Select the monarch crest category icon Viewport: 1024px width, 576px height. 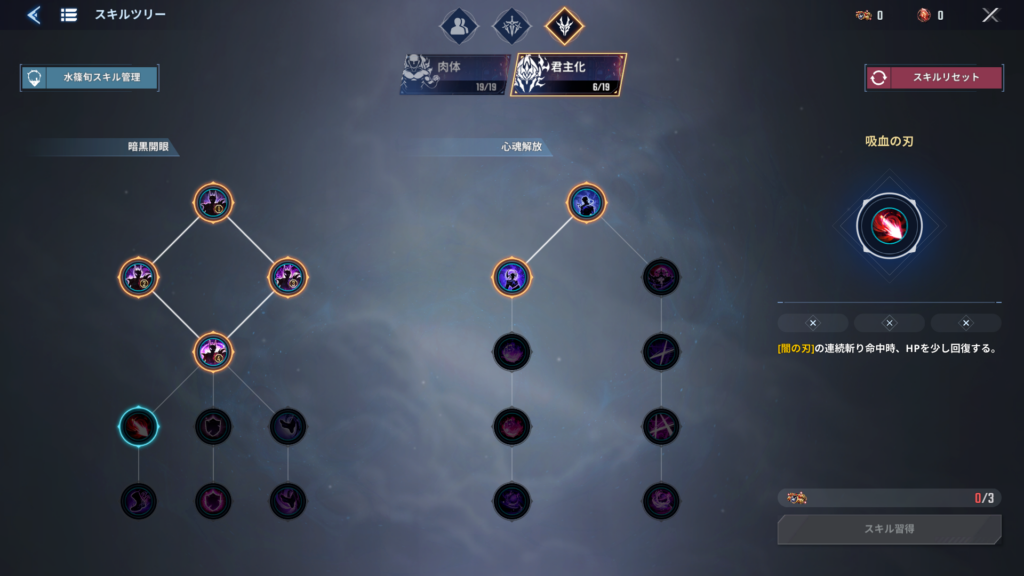563,27
